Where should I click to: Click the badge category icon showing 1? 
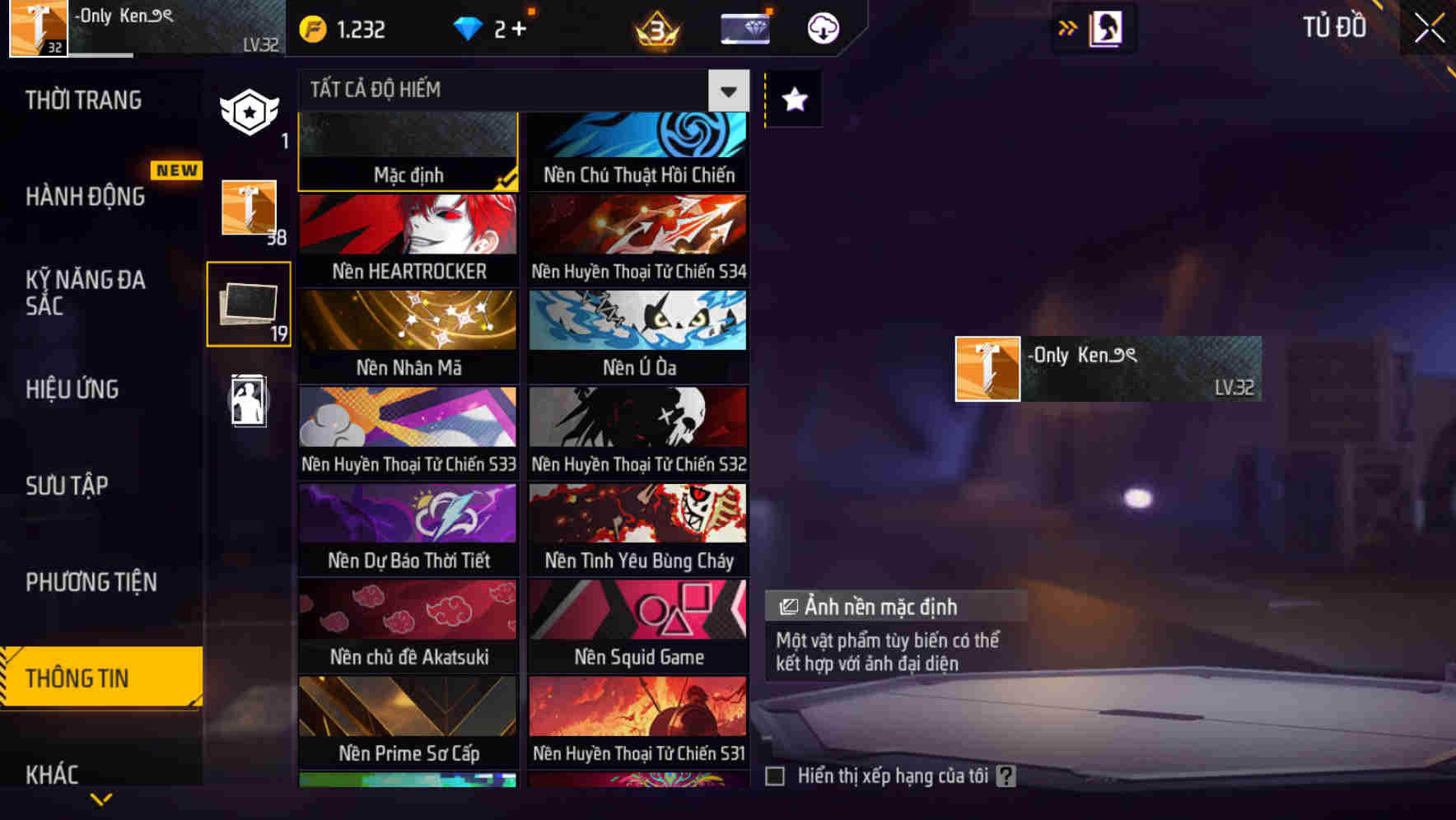coord(248,109)
